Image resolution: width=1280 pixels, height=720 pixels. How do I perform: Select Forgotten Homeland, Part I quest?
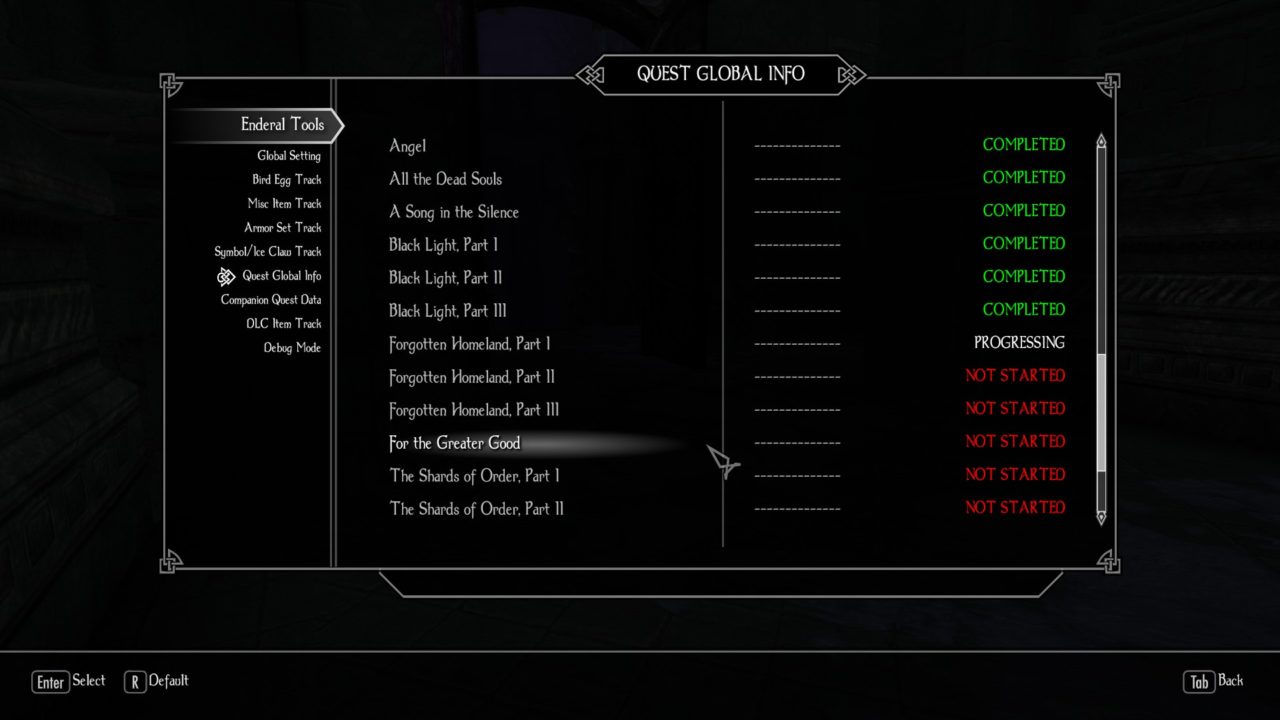tap(469, 345)
